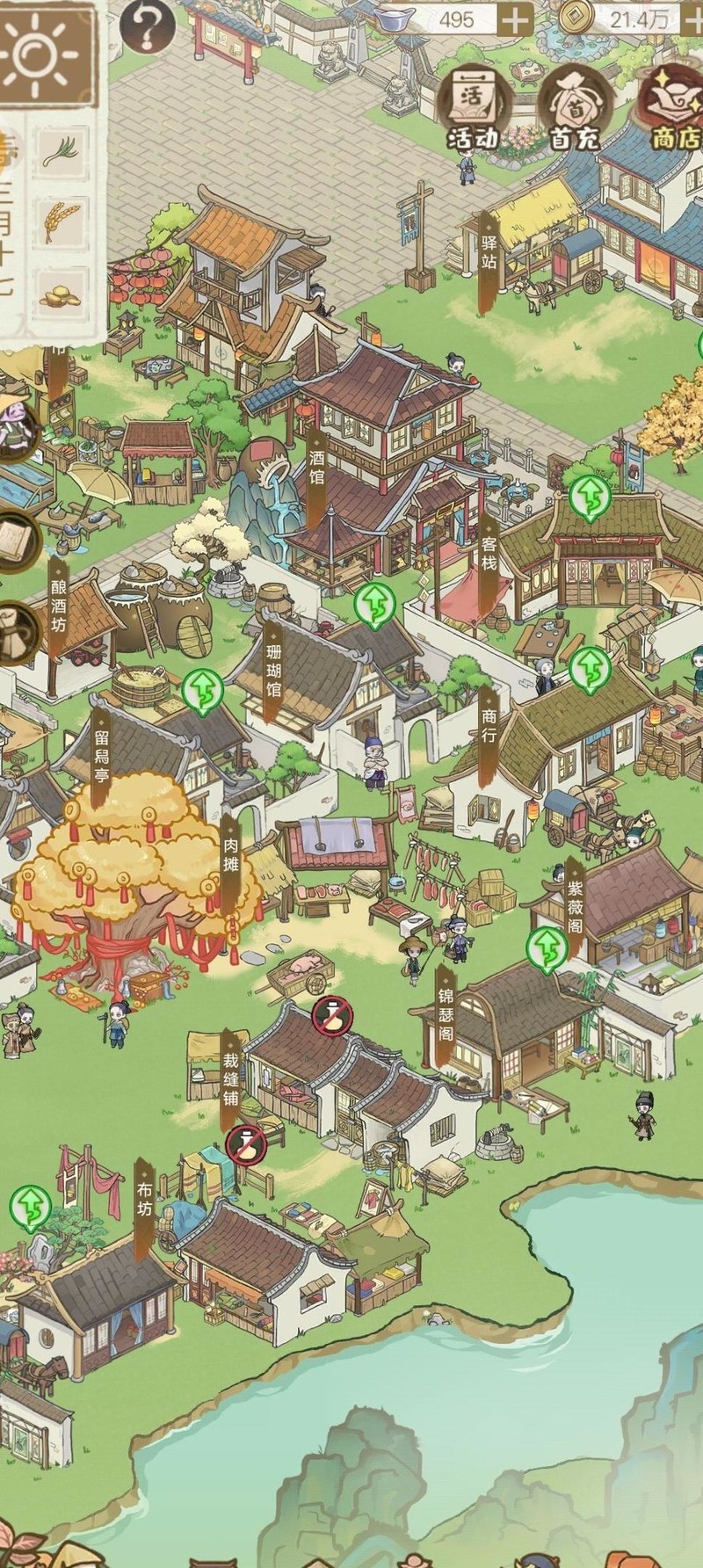This screenshot has width=703, height=1568.
Task: Open the straw-hat farmer portrait button
Action: pos(18,431)
